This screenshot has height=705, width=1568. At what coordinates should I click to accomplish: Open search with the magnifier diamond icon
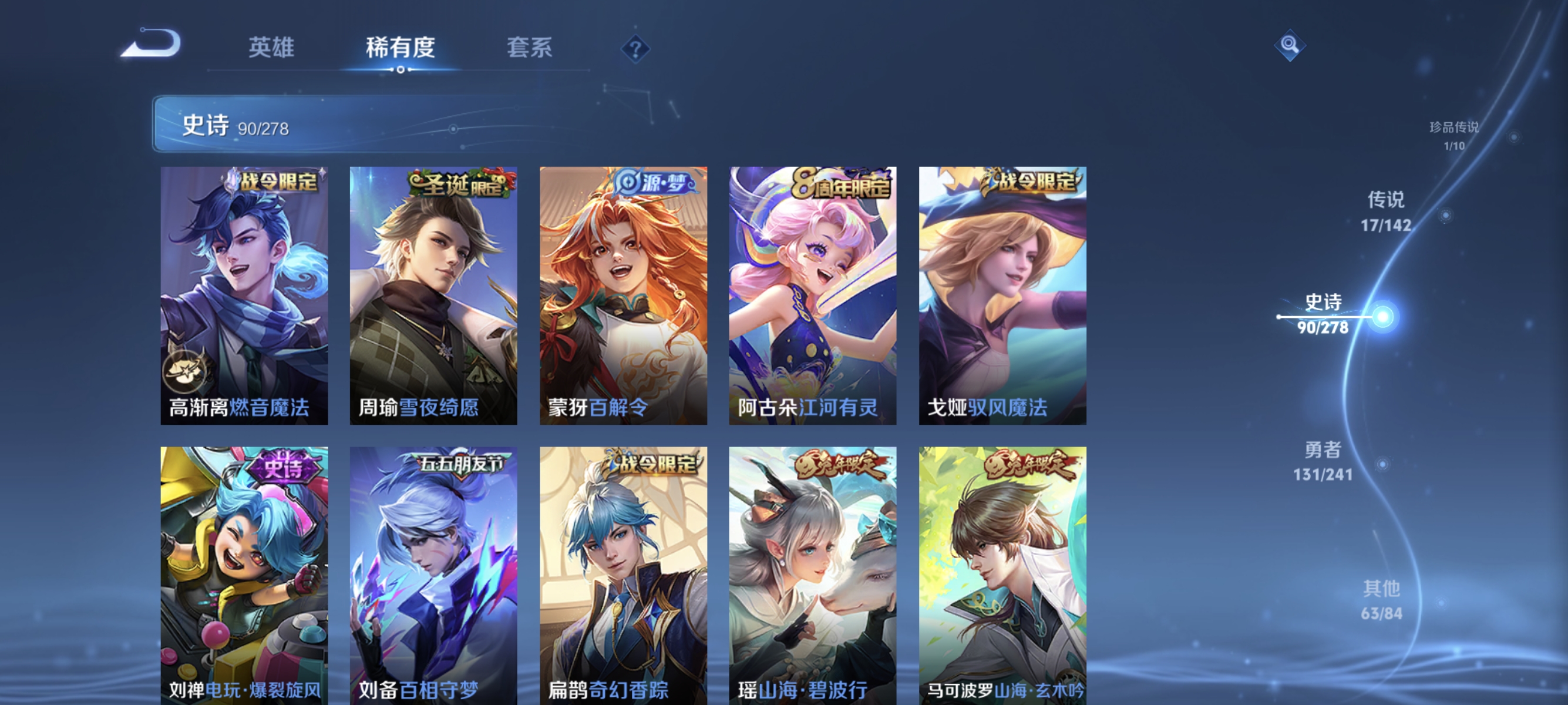pyautogui.click(x=1289, y=46)
